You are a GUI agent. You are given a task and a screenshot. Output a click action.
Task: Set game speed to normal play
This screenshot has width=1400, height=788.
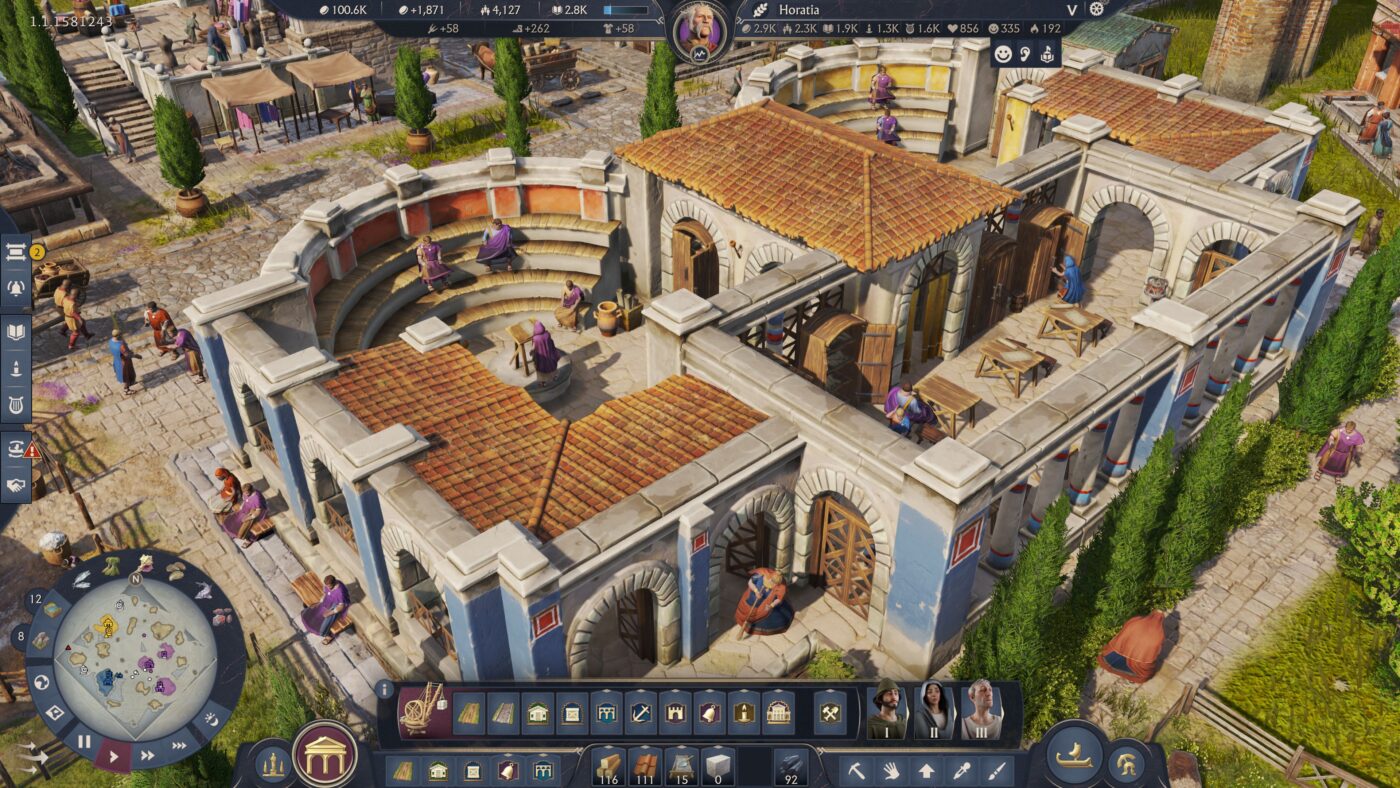pos(113,756)
